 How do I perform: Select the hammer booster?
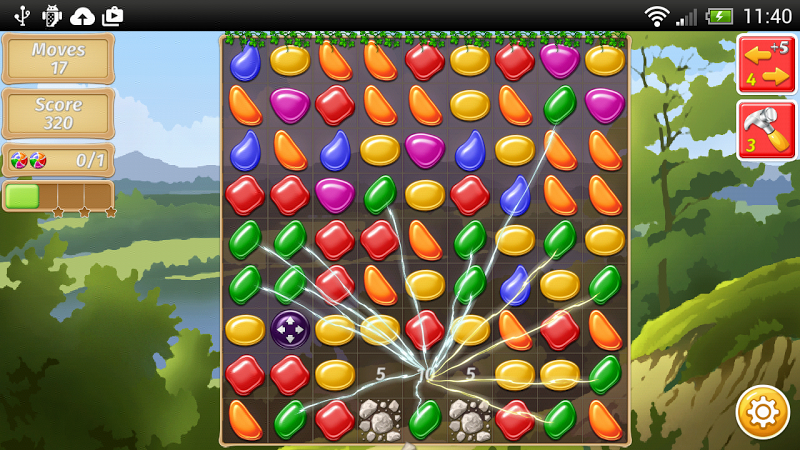pos(765,130)
